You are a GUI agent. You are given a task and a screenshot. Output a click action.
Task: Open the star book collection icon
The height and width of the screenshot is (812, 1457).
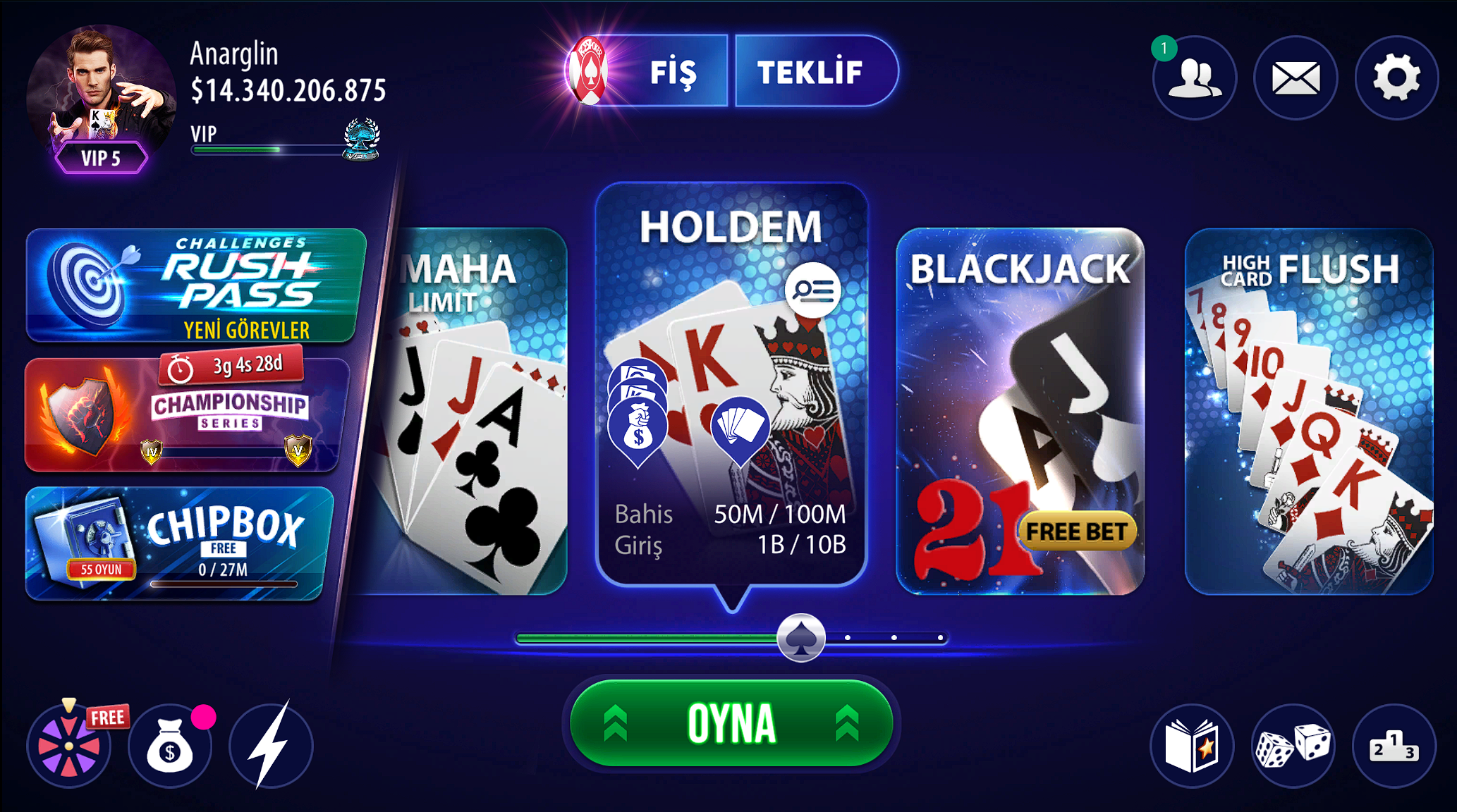click(1192, 746)
